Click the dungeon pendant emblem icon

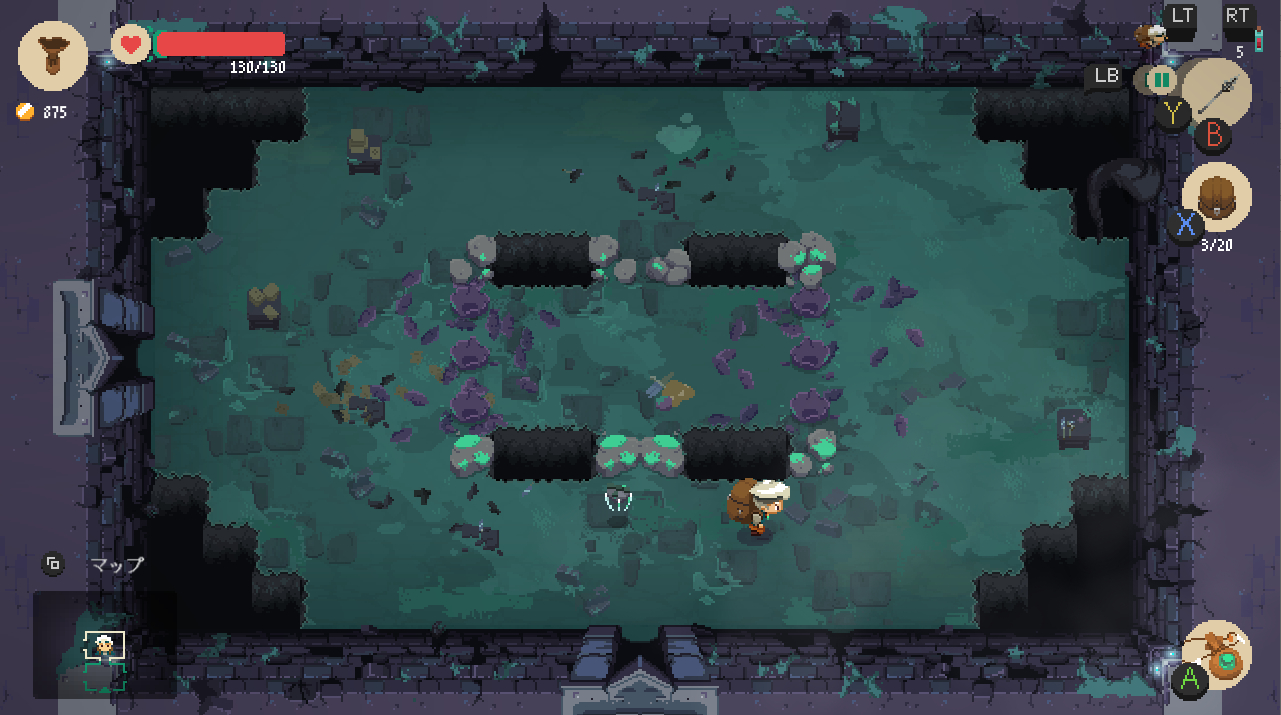click(53, 56)
